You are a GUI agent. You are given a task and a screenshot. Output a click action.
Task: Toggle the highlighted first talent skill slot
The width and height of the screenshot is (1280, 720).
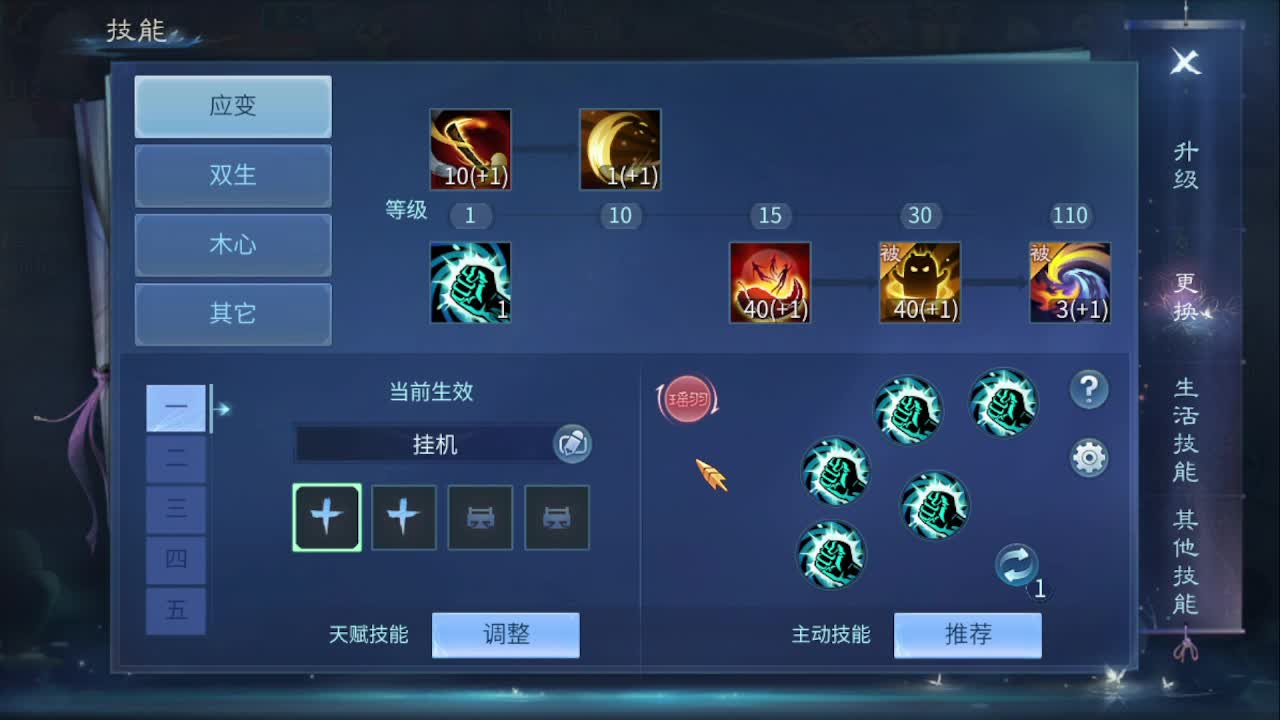coord(326,518)
